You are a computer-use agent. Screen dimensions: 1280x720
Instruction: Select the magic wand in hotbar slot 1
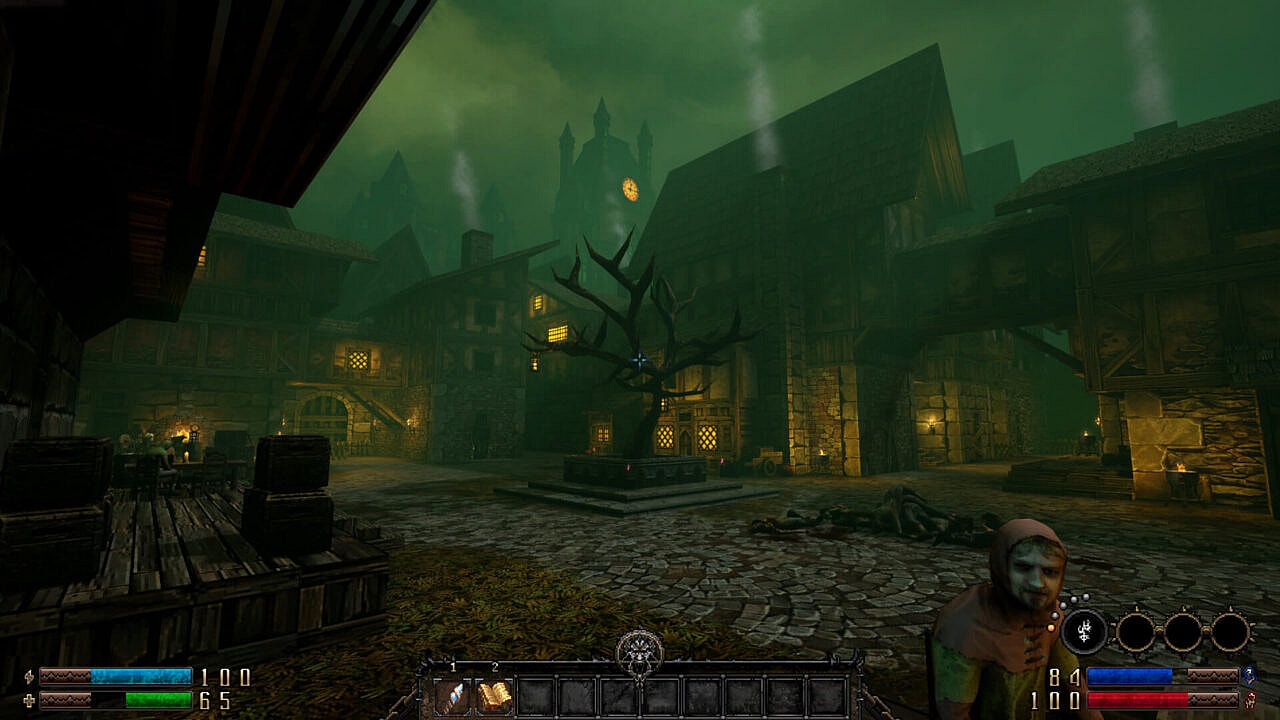pyautogui.click(x=454, y=695)
